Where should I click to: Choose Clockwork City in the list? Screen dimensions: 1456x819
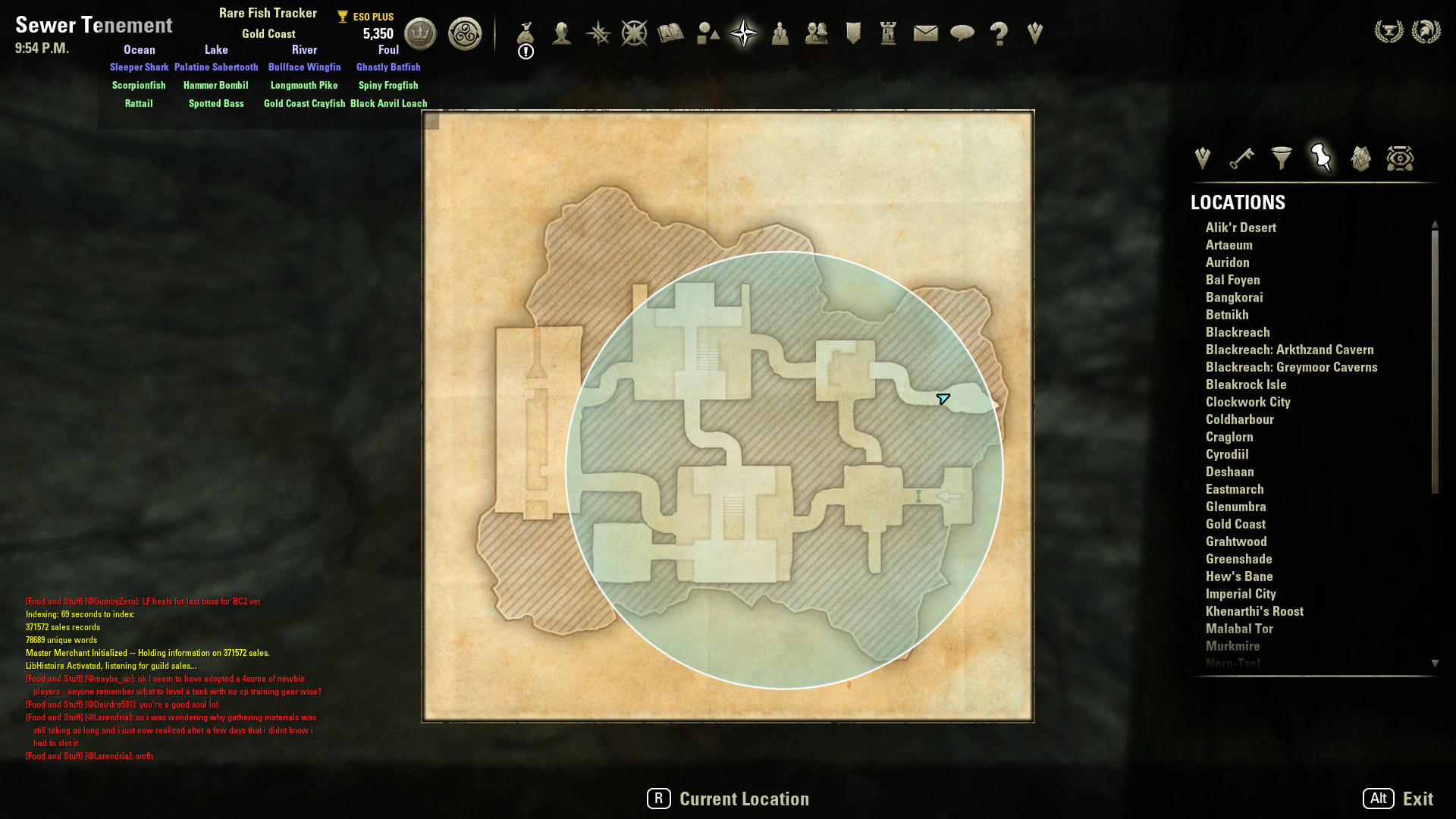pos(1247,402)
